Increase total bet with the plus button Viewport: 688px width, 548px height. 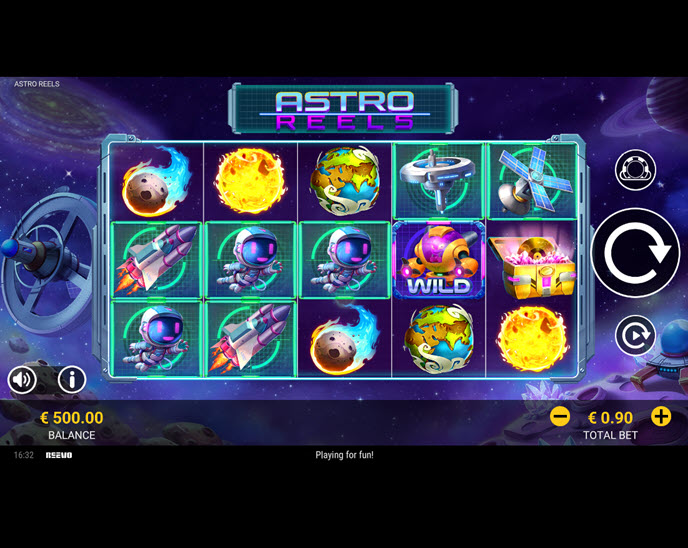click(661, 417)
